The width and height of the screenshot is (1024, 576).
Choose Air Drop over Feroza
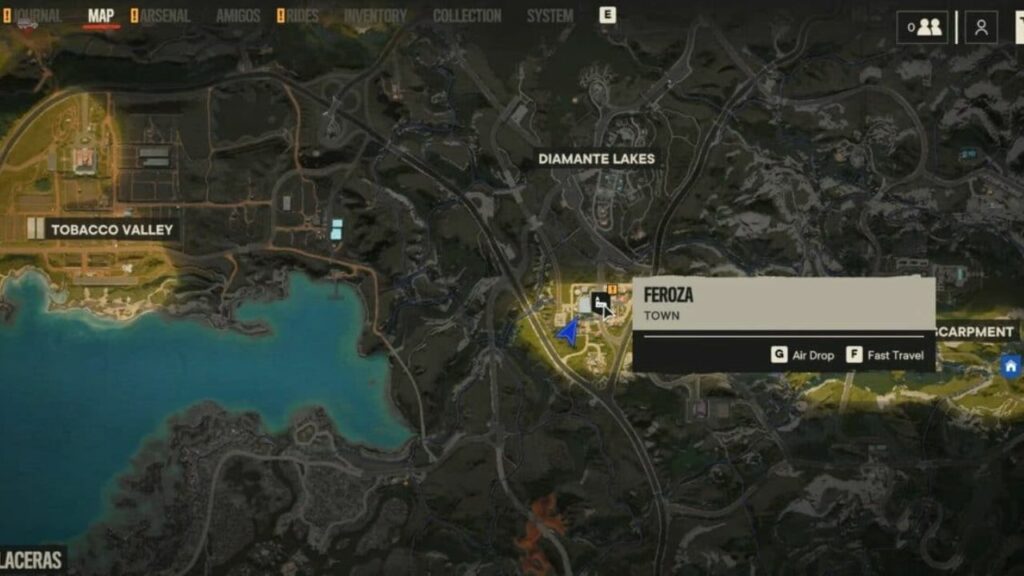click(803, 355)
